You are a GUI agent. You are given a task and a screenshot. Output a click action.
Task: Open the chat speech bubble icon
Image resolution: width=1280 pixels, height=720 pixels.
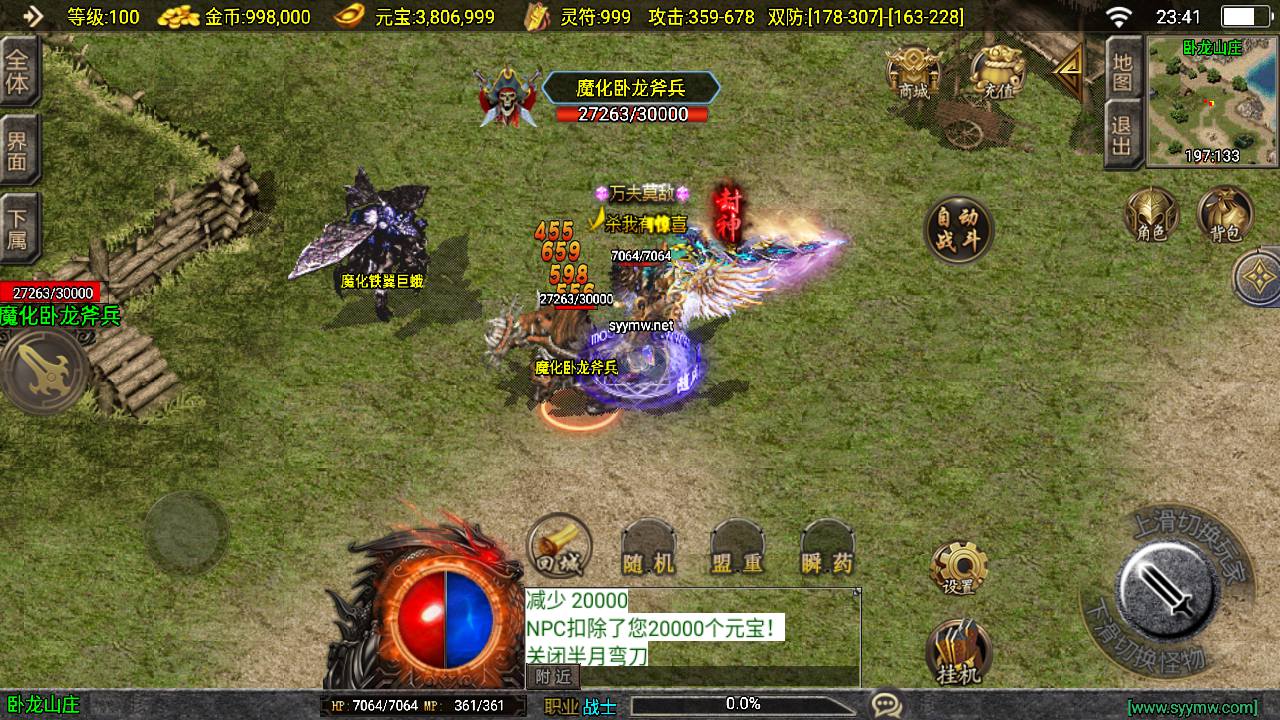click(885, 705)
